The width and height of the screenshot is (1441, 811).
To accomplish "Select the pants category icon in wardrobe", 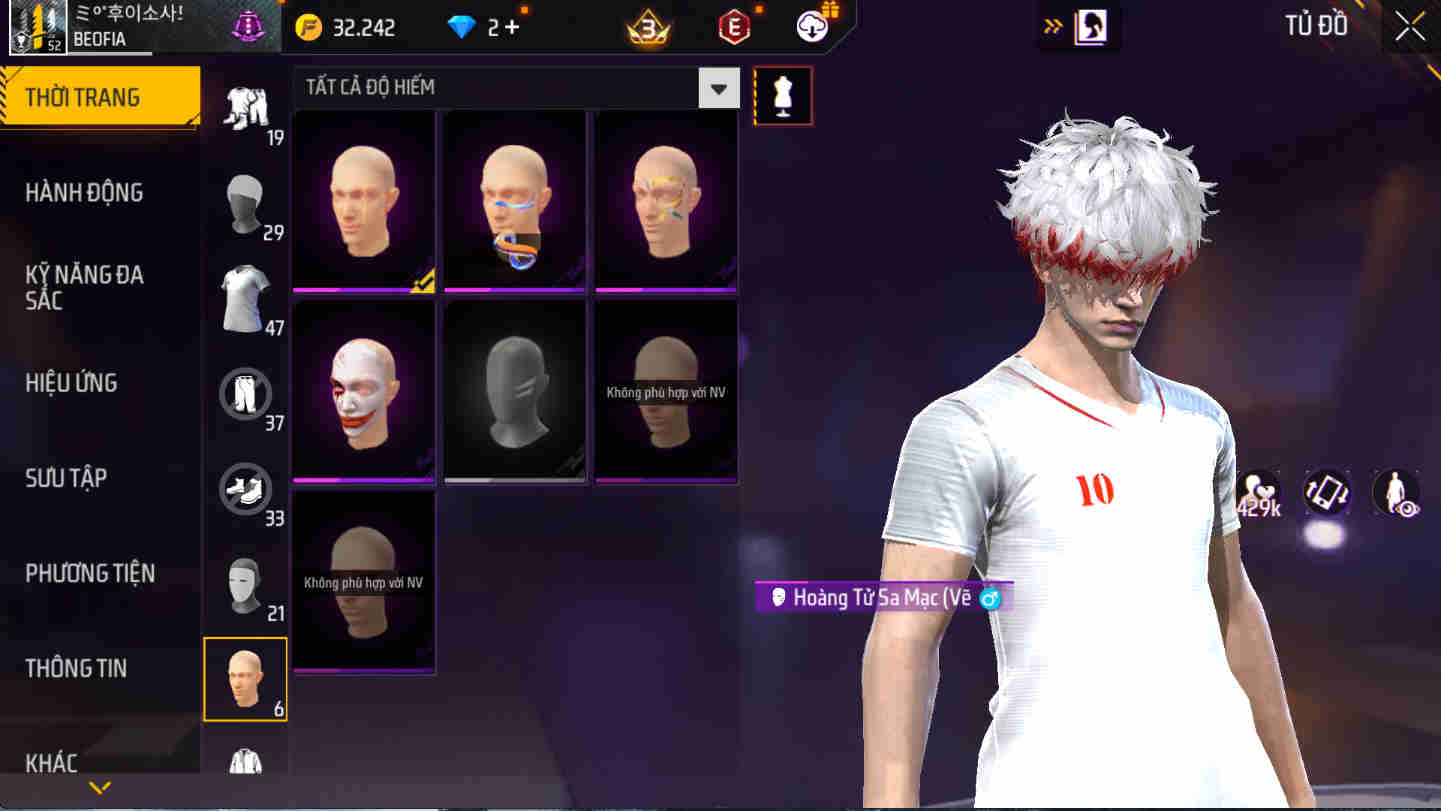I will [x=245, y=393].
